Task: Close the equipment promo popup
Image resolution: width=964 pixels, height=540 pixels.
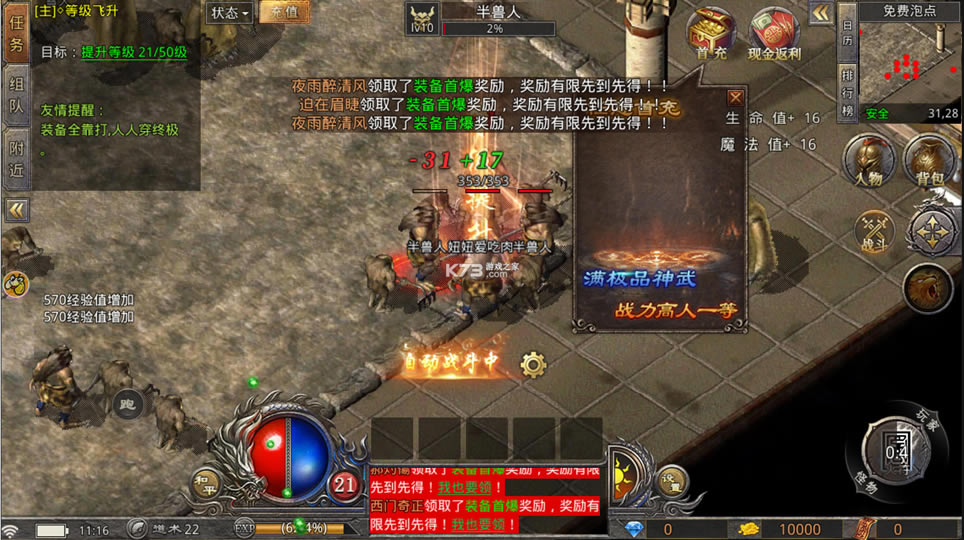Action: pos(735,97)
